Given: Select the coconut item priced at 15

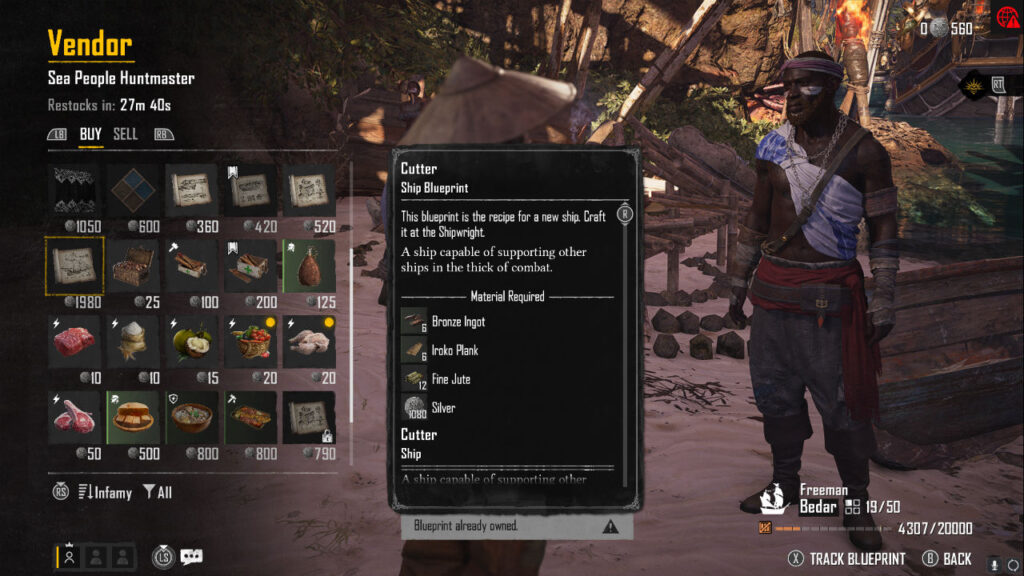Looking at the screenshot, I should (x=191, y=342).
